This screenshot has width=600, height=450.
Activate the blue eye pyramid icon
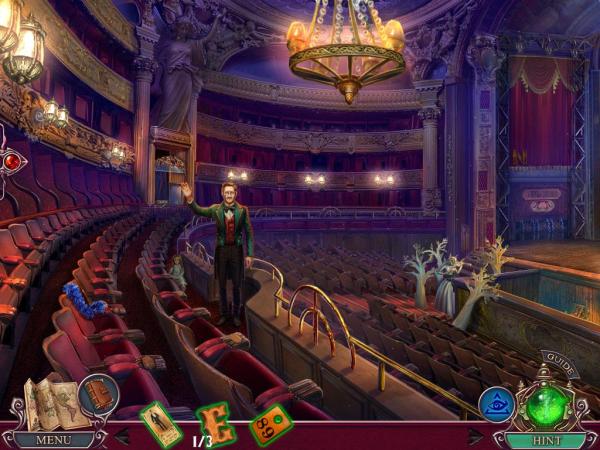(497, 404)
